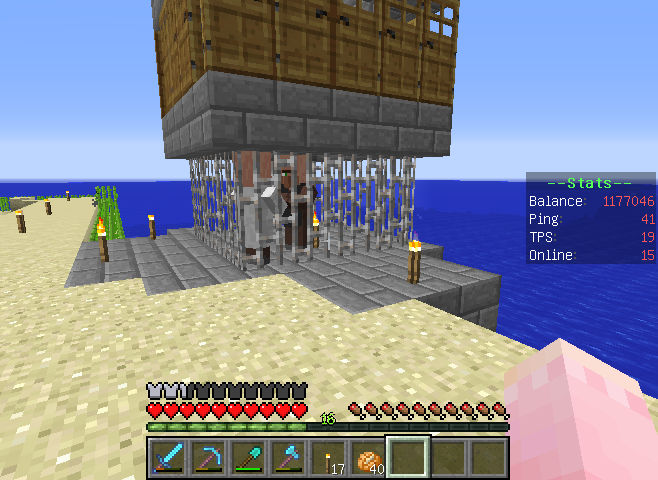Switch to the diamond shovel slot
Viewport: 658px width, 480px height.
click(x=248, y=456)
